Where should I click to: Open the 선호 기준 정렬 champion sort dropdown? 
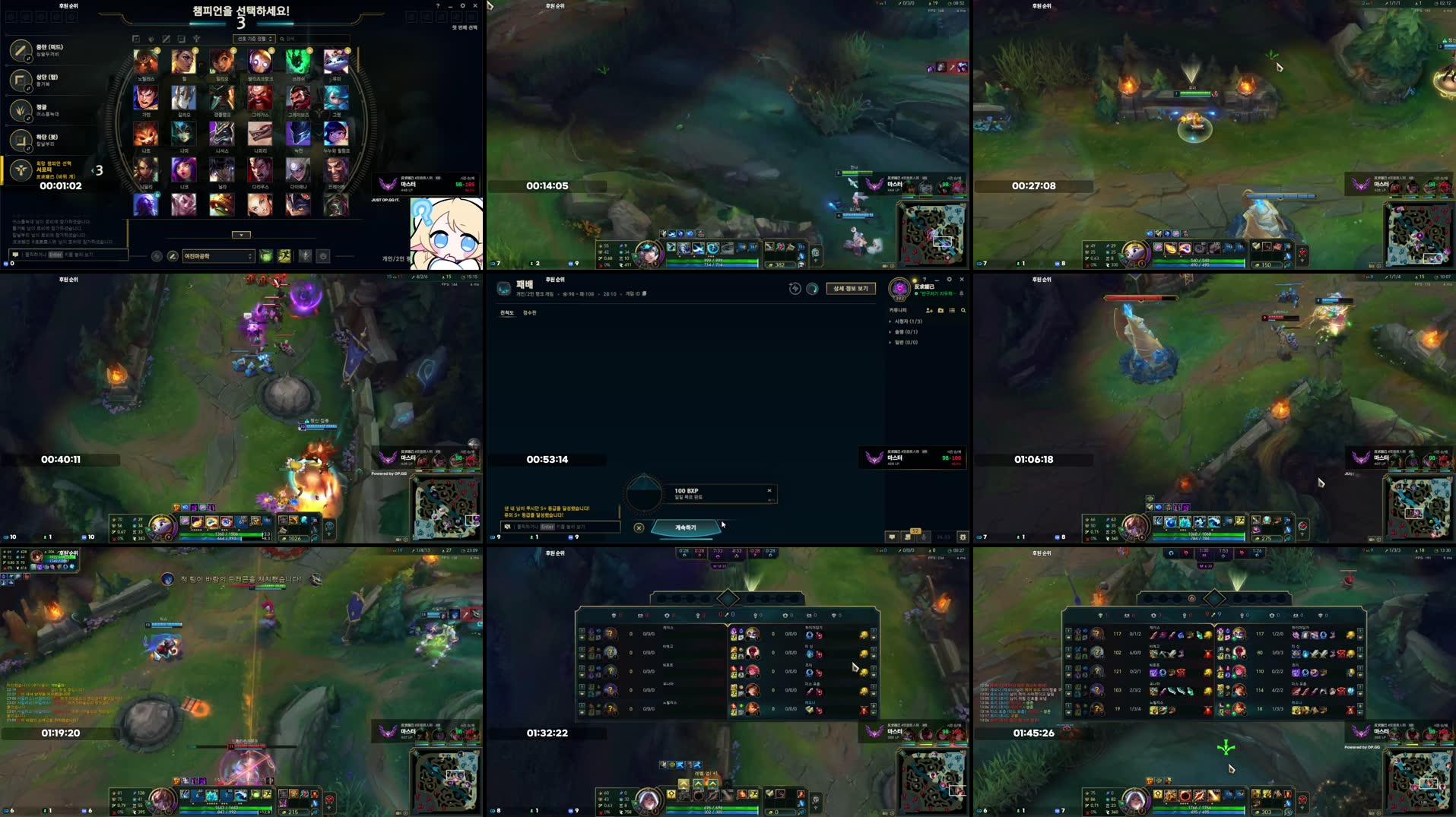[x=255, y=39]
